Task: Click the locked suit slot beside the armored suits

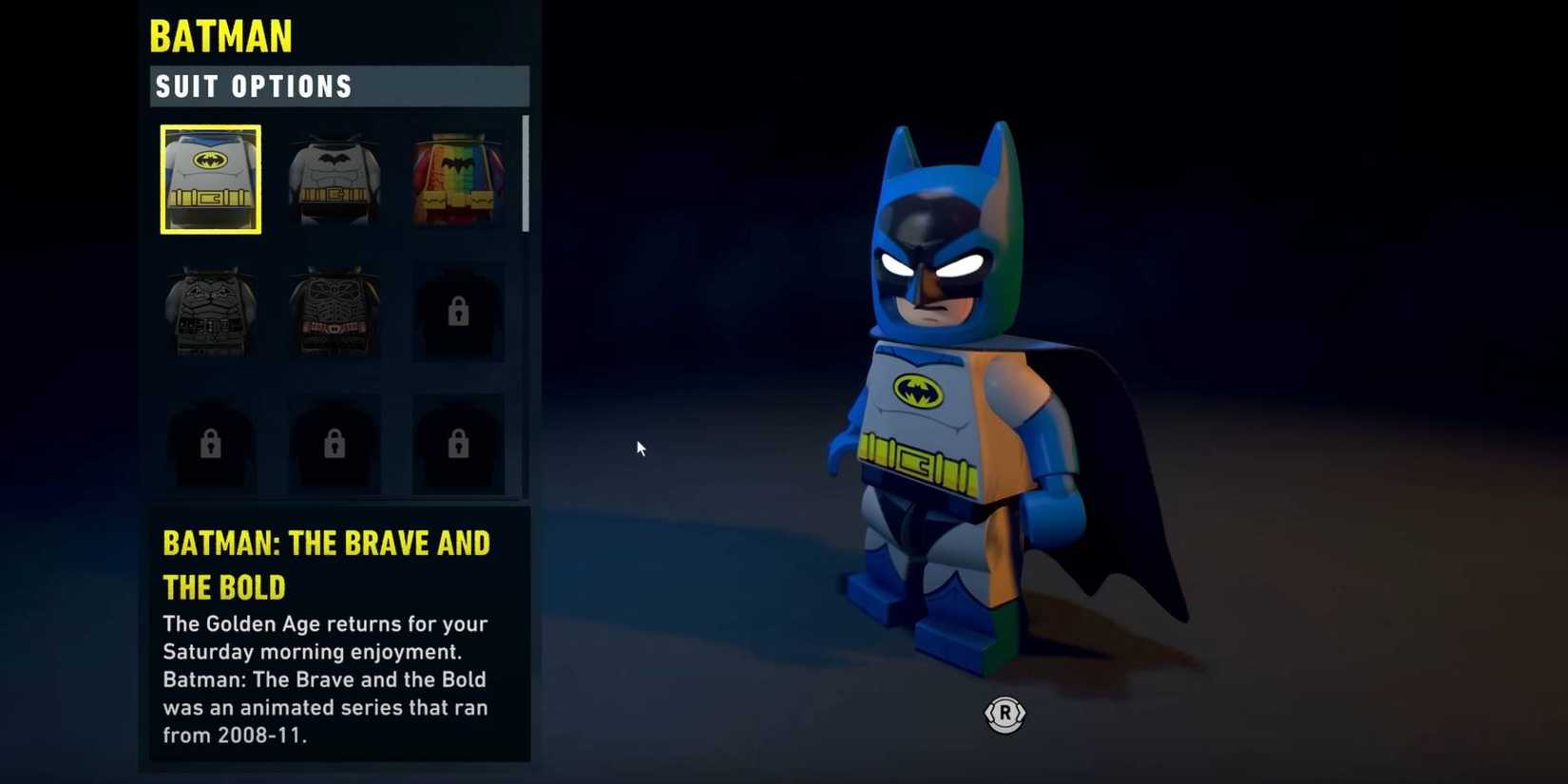Action: pyautogui.click(x=458, y=312)
